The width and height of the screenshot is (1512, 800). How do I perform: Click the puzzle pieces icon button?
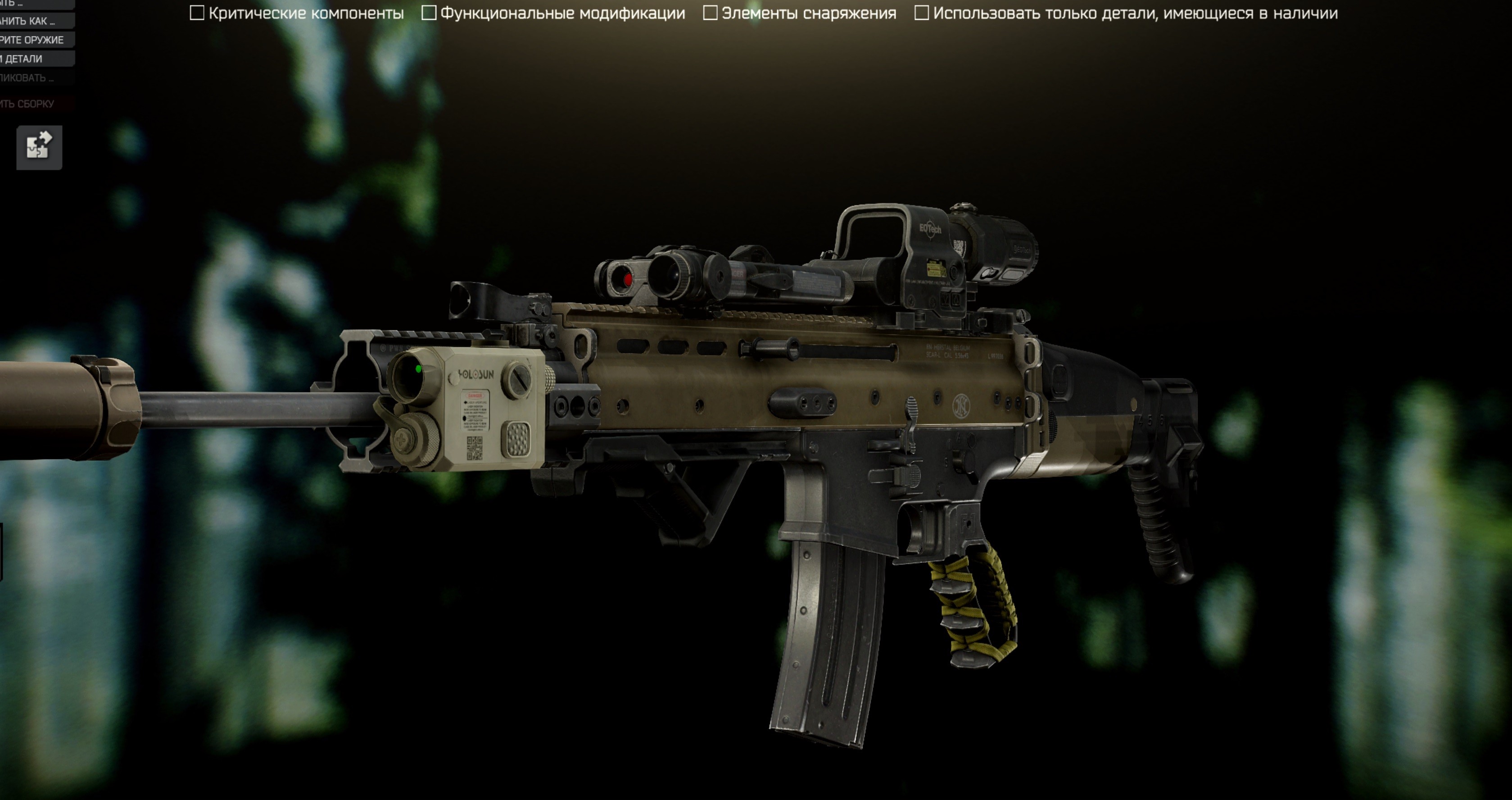(x=39, y=147)
